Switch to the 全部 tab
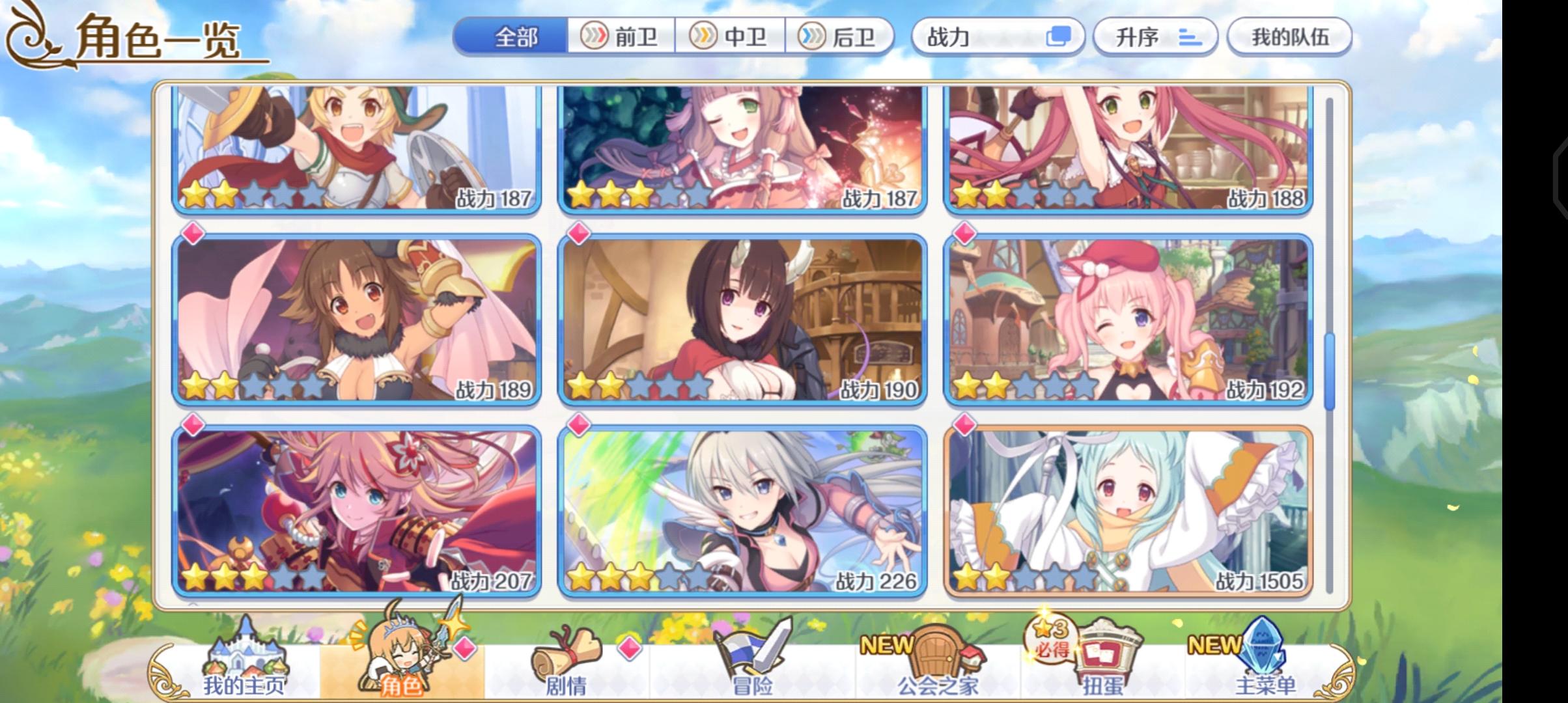Viewport: 1568px width, 703px height. click(514, 37)
